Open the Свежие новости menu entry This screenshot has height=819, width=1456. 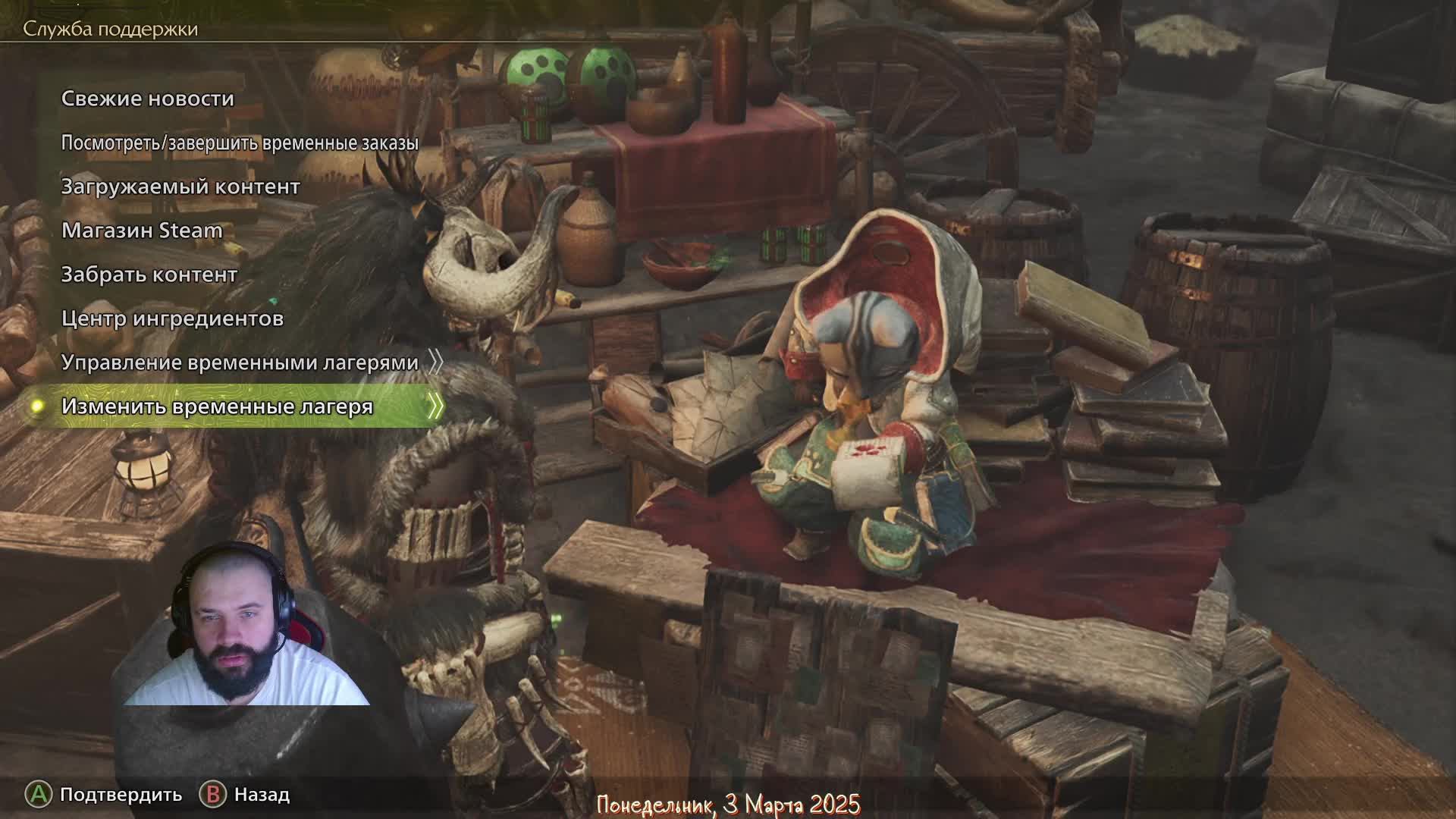[148, 99]
